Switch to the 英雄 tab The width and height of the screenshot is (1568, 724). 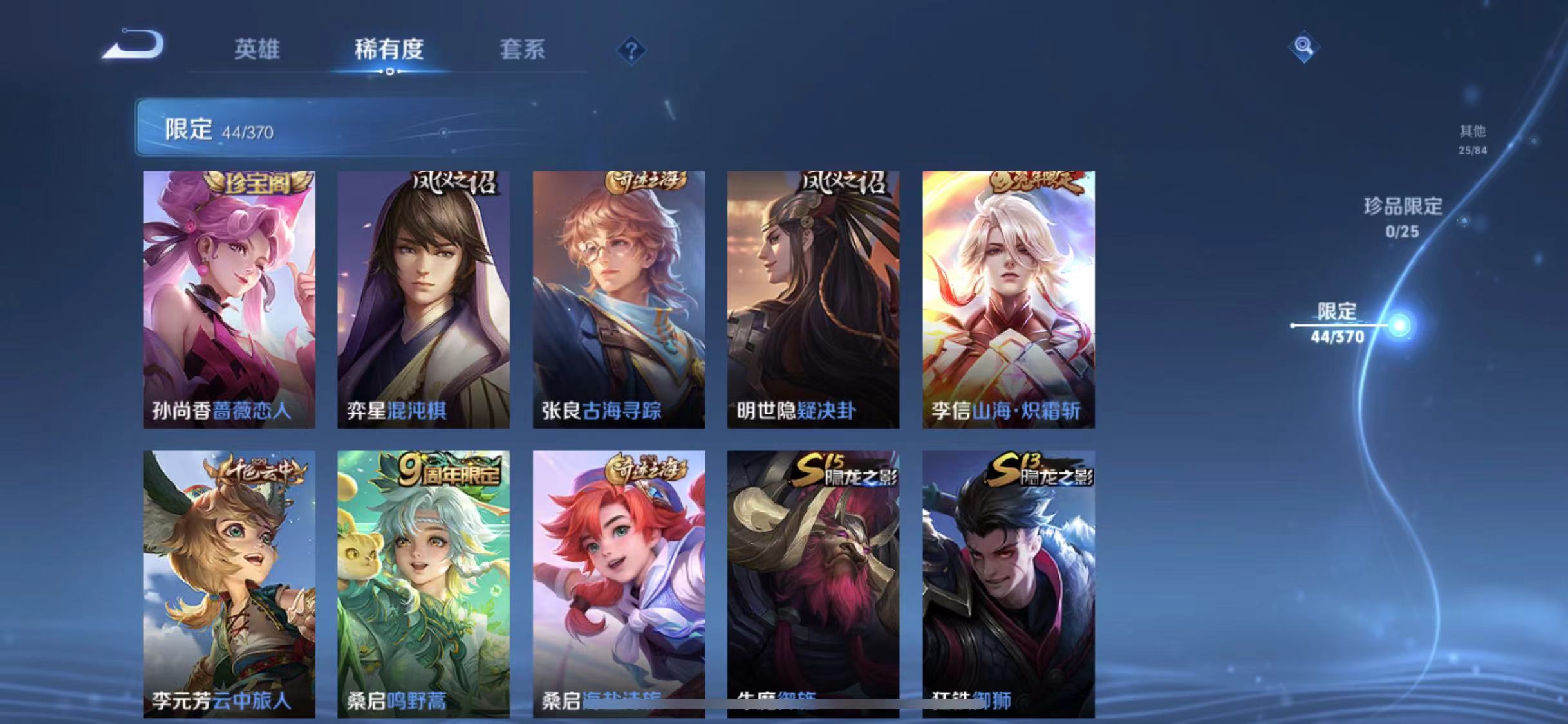tap(257, 50)
